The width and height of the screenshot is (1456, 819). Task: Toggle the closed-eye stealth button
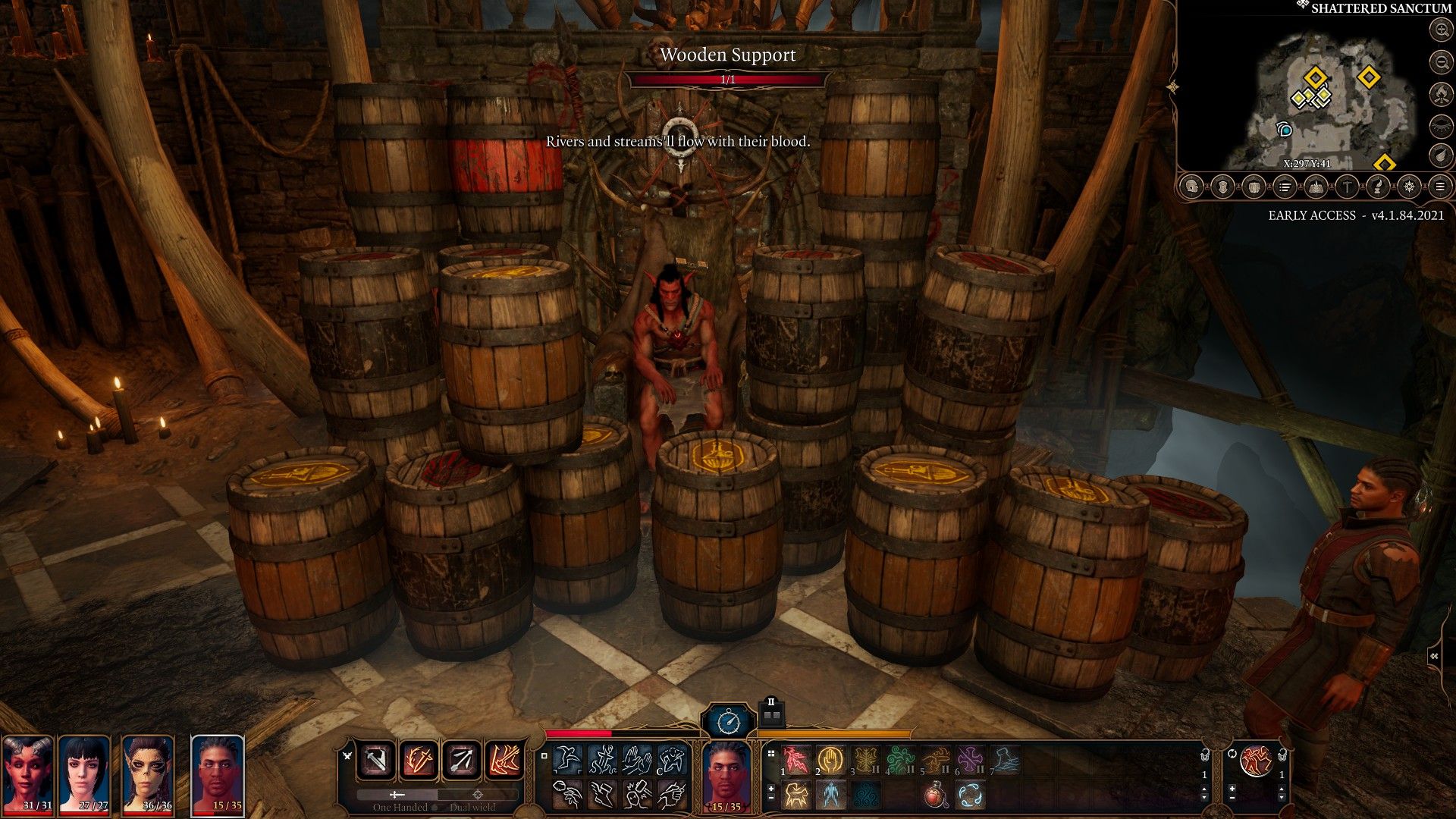click(1440, 125)
